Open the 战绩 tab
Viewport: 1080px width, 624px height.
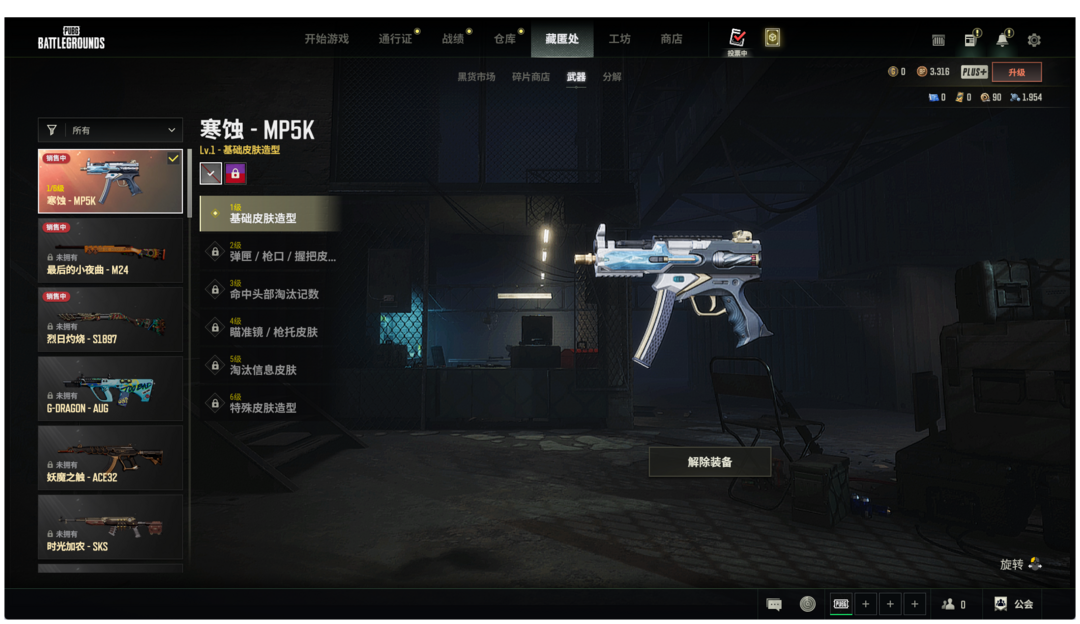[453, 39]
